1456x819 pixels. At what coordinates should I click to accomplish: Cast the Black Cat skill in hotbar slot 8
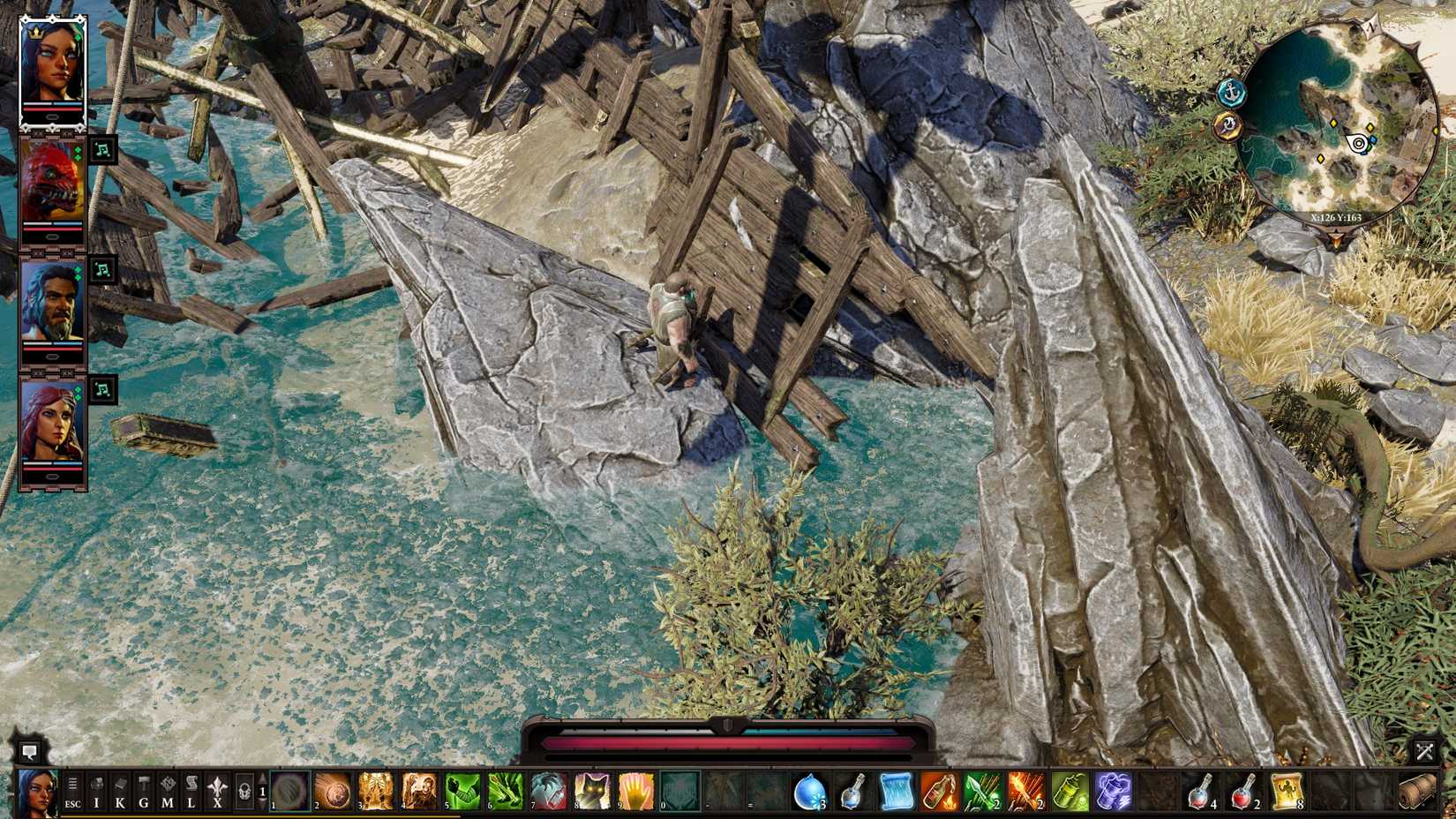tap(591, 790)
